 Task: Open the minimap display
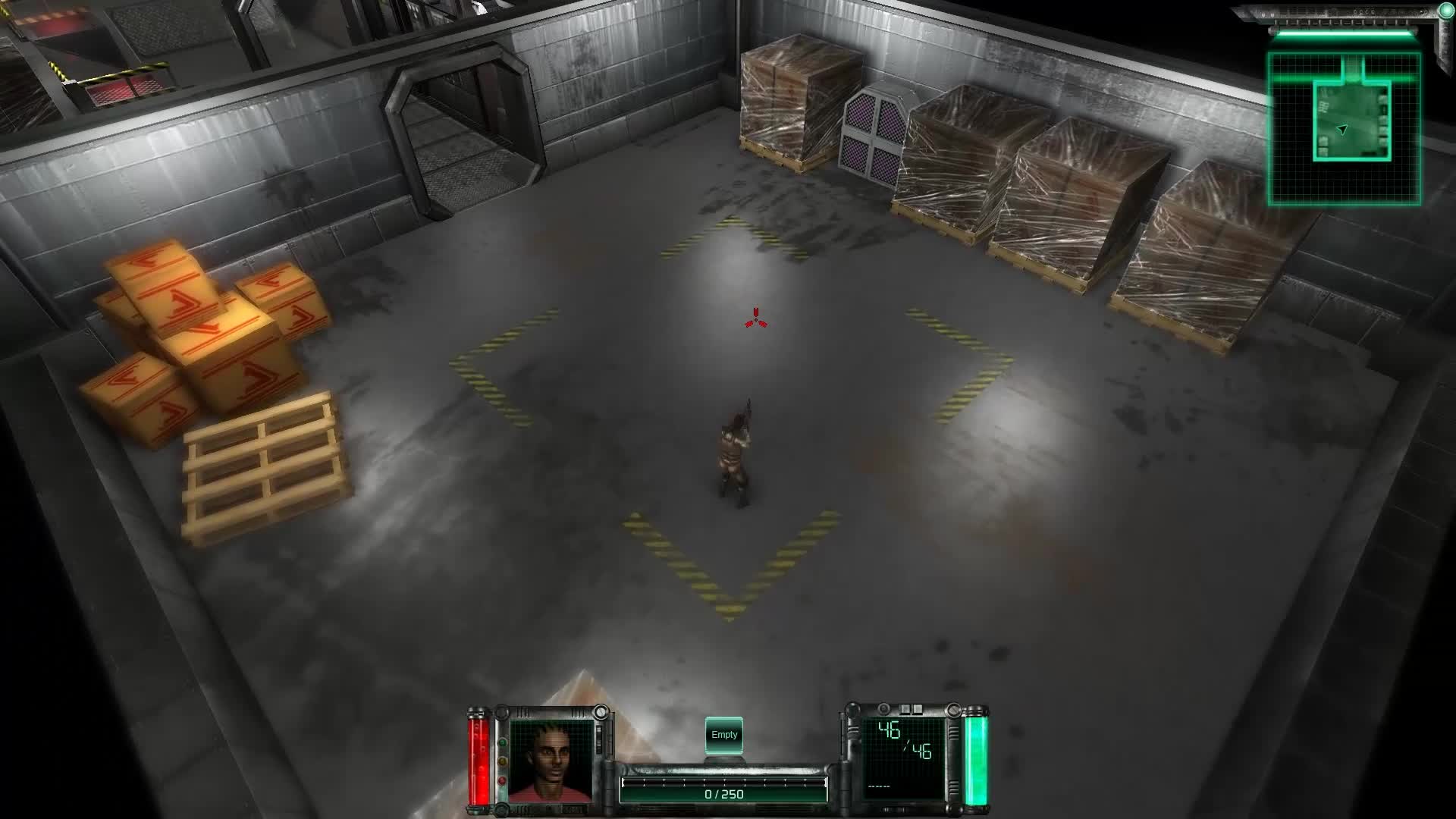pyautogui.click(x=1346, y=125)
